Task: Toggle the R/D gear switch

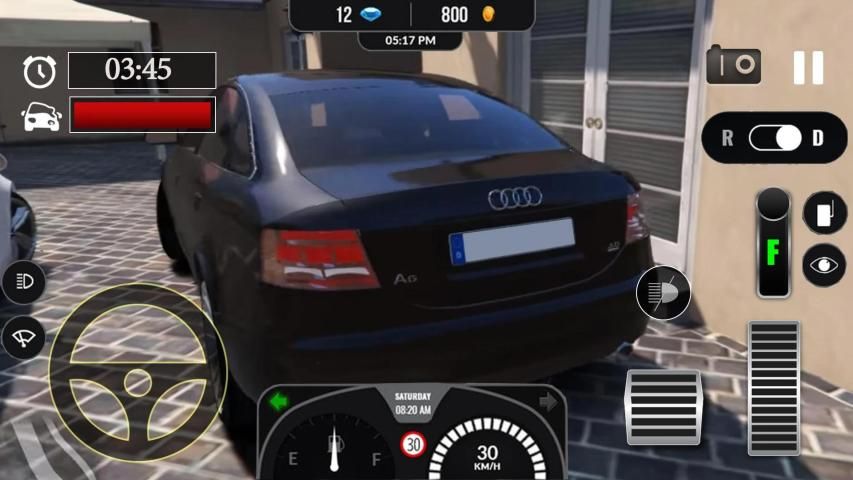Action: pyautogui.click(x=774, y=138)
